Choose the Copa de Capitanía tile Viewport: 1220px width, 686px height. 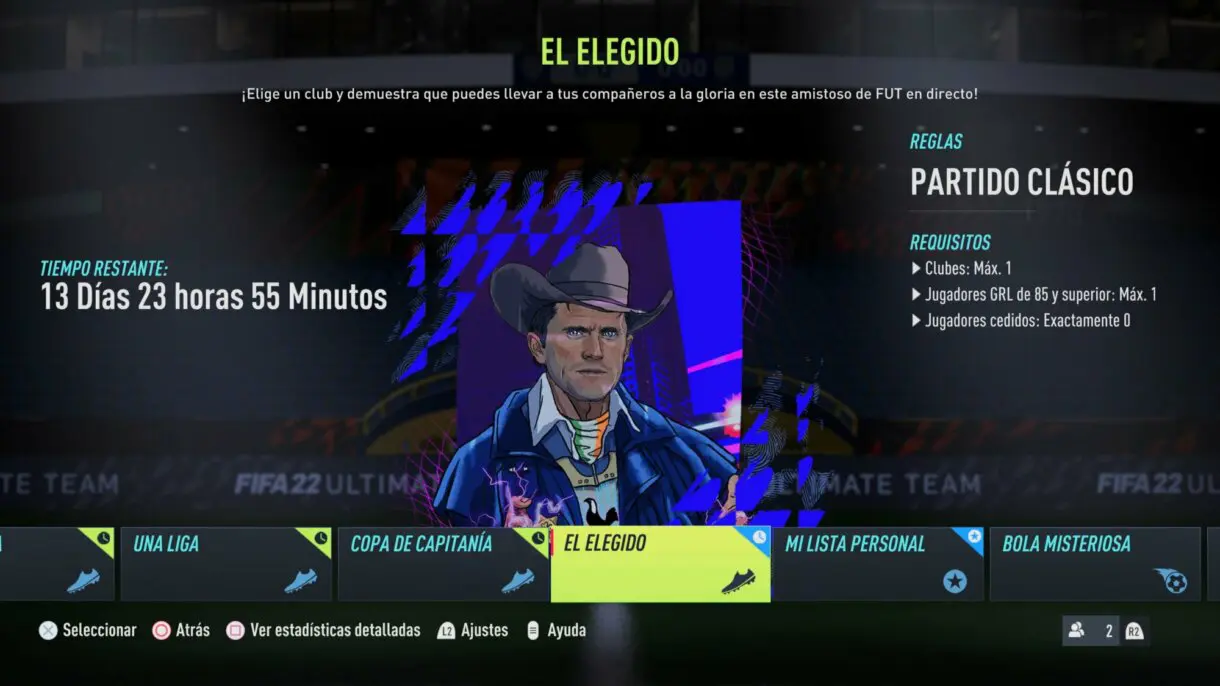click(x=442, y=564)
